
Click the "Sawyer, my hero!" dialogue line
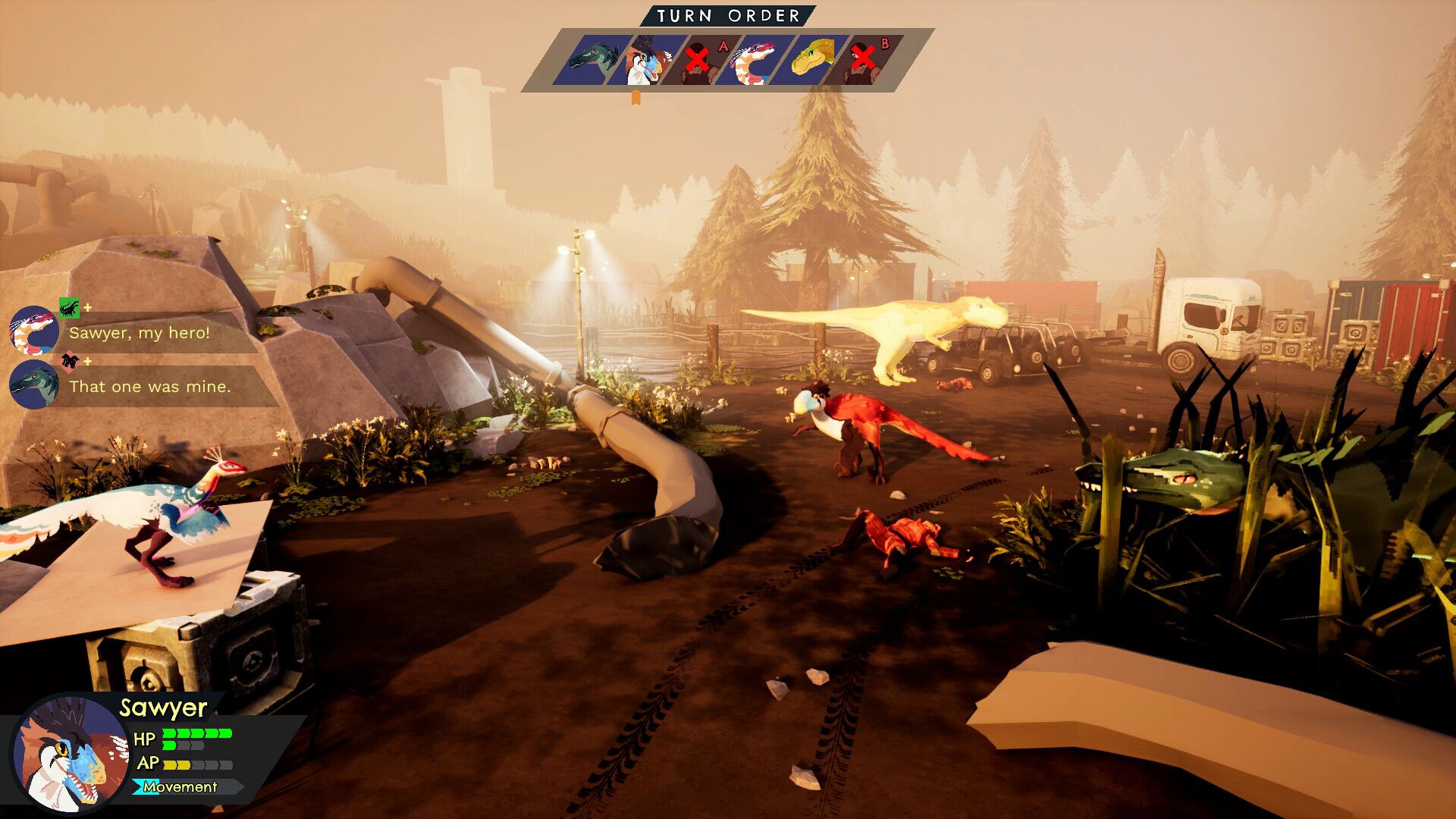[140, 333]
